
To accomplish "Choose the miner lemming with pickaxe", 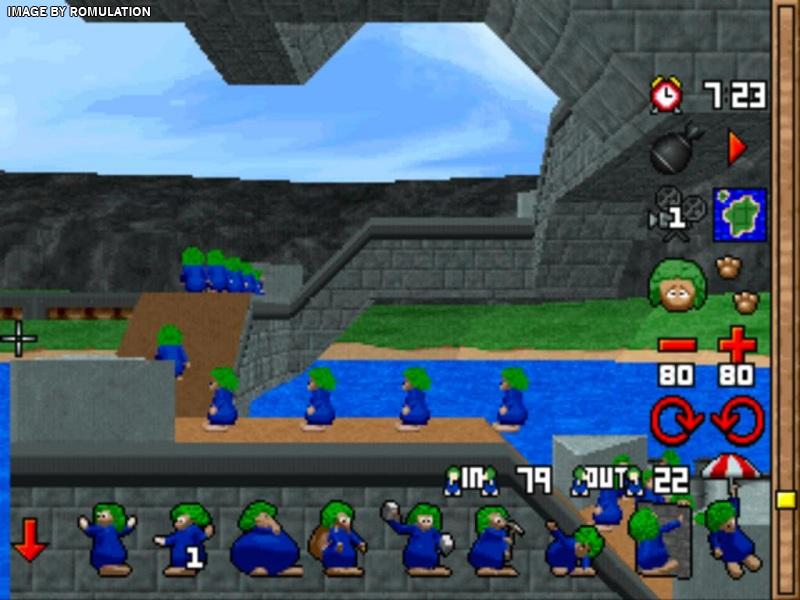I will 492,540.
